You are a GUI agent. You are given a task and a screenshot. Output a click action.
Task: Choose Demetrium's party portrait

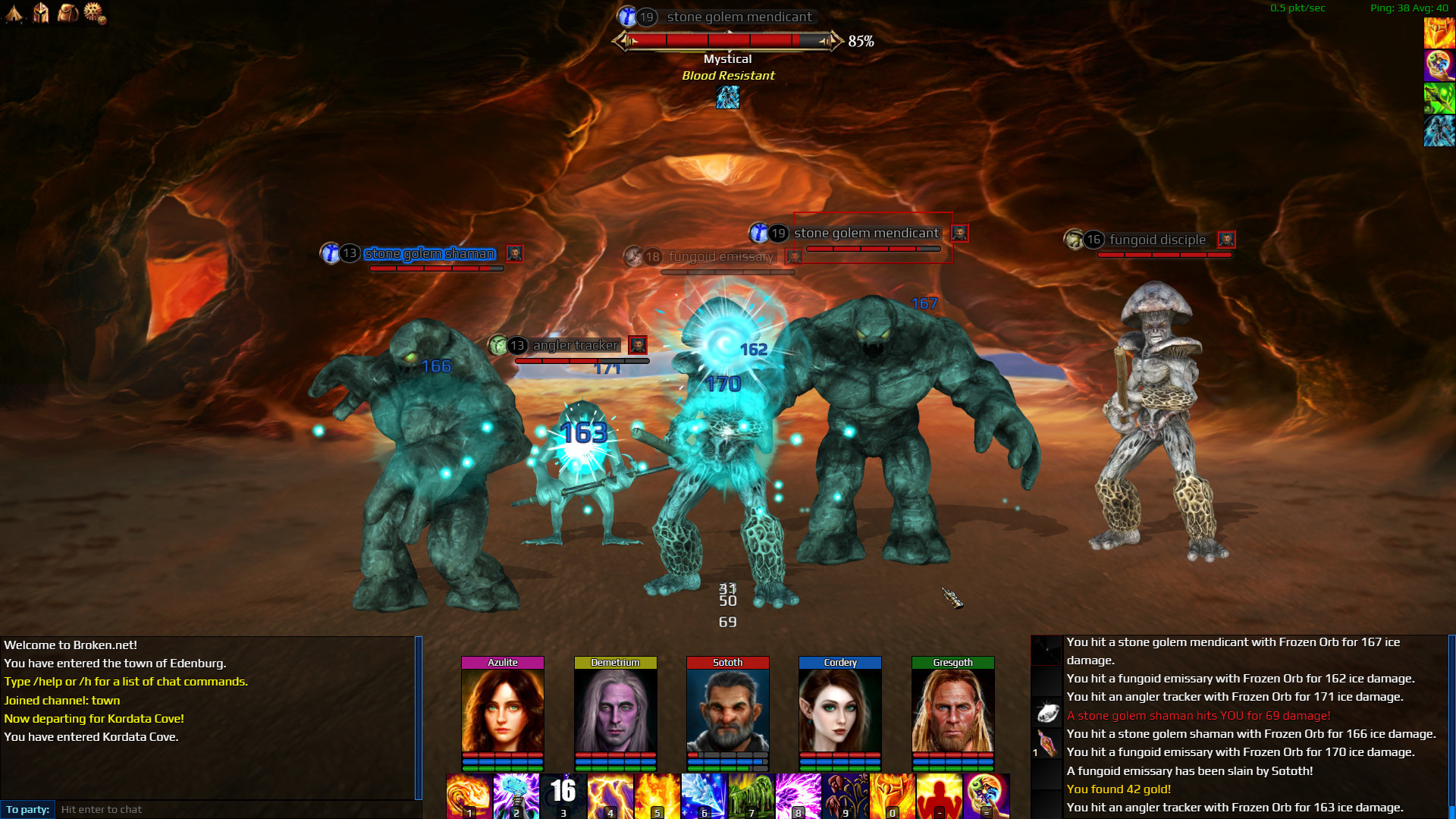(x=615, y=711)
